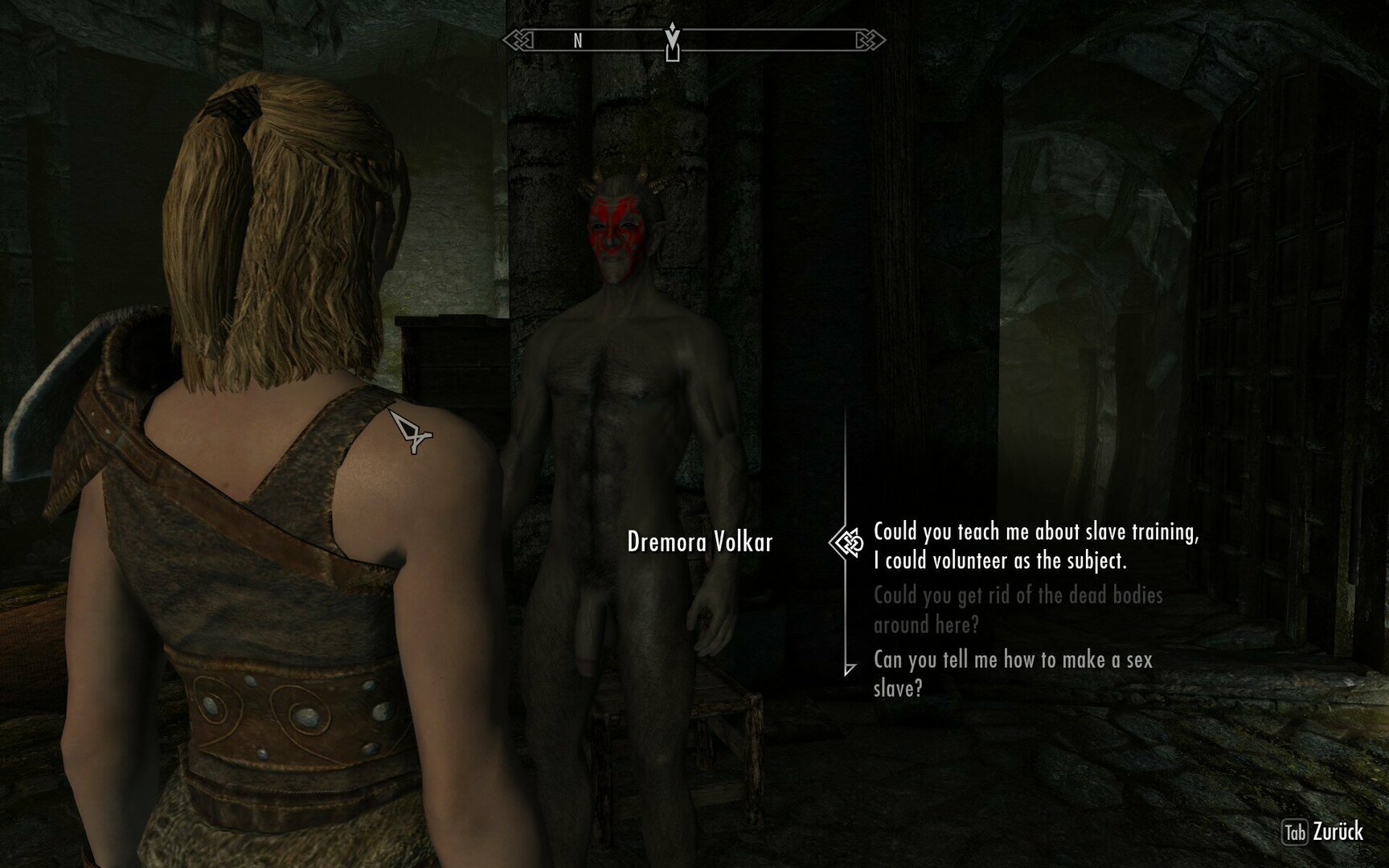
Task: Choose the "teach me about slave training" reply
Action: pos(1035,546)
